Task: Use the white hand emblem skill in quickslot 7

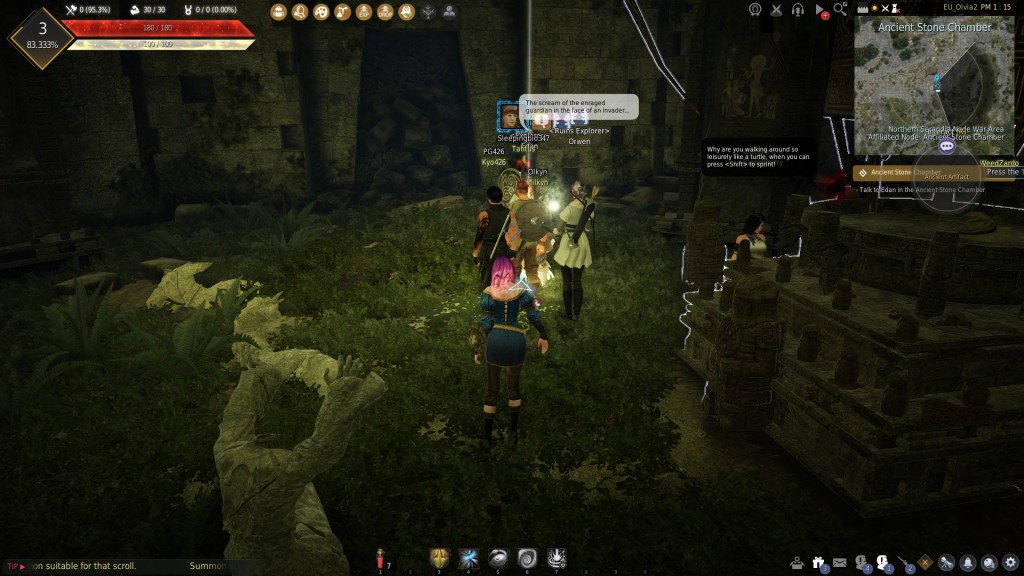Action: [x=558, y=558]
